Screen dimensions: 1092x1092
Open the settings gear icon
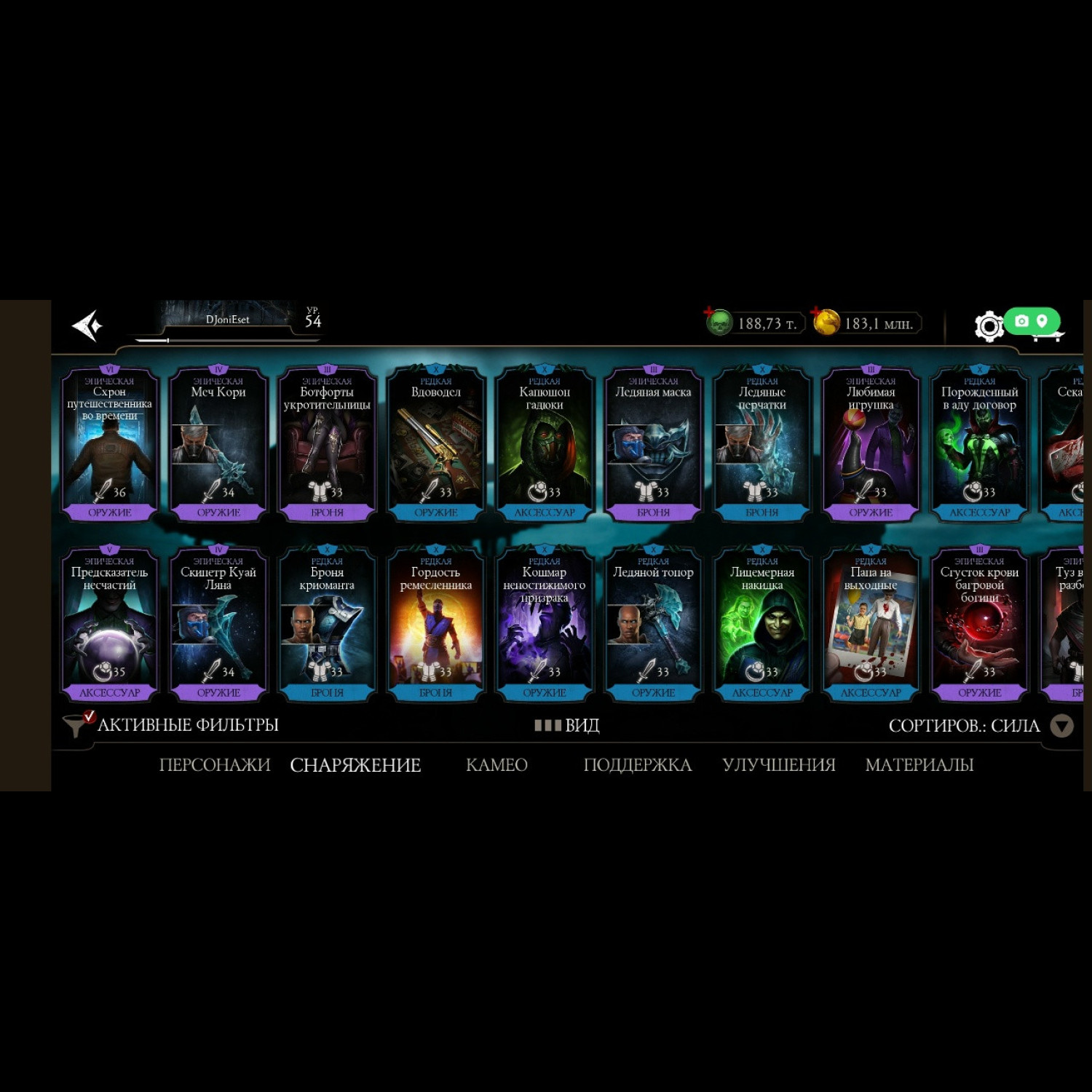coord(989,326)
